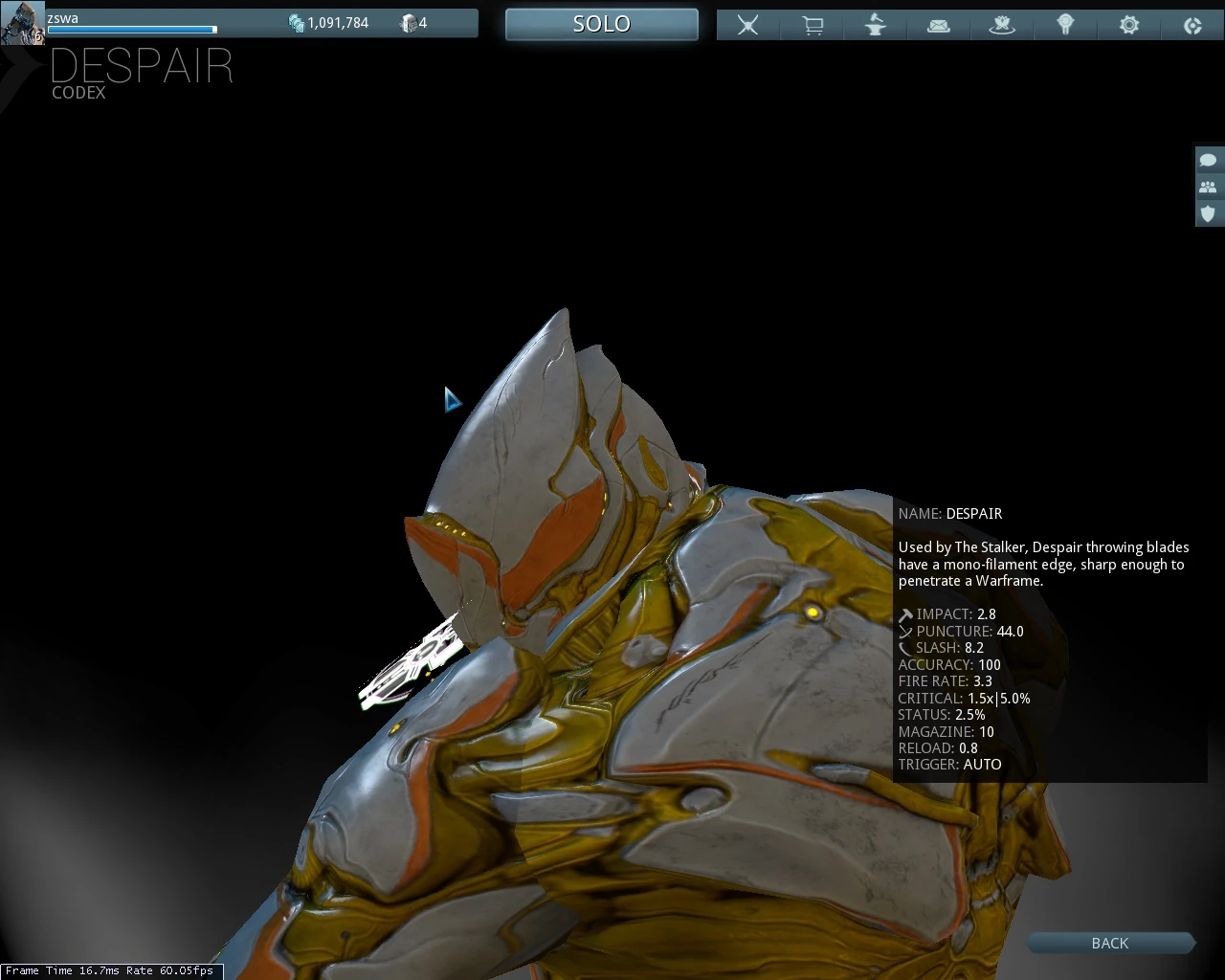1225x980 pixels.
Task: Go back from the Despair codex entry
Action: (1109, 943)
